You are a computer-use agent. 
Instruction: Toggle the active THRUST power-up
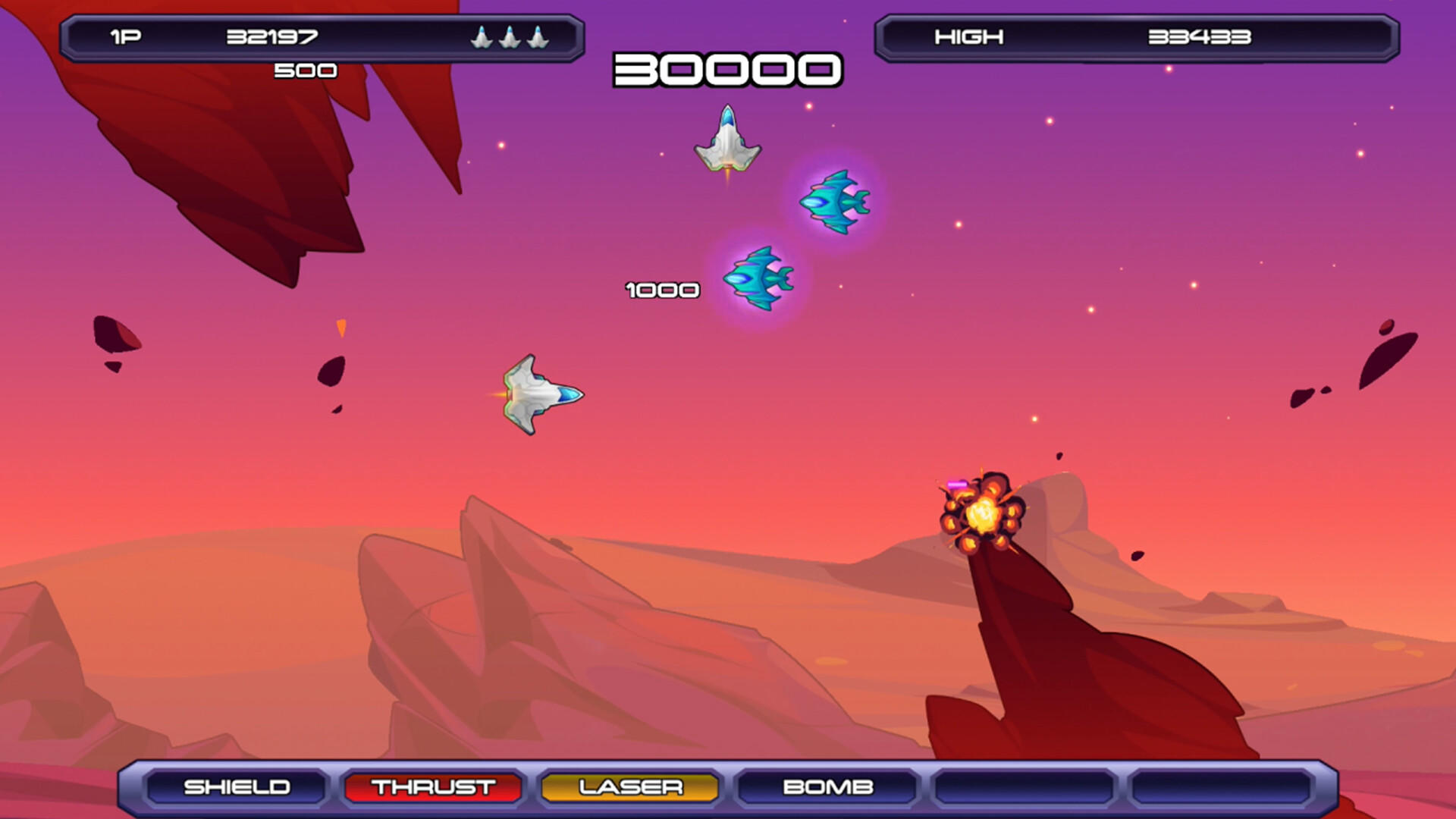[432, 787]
